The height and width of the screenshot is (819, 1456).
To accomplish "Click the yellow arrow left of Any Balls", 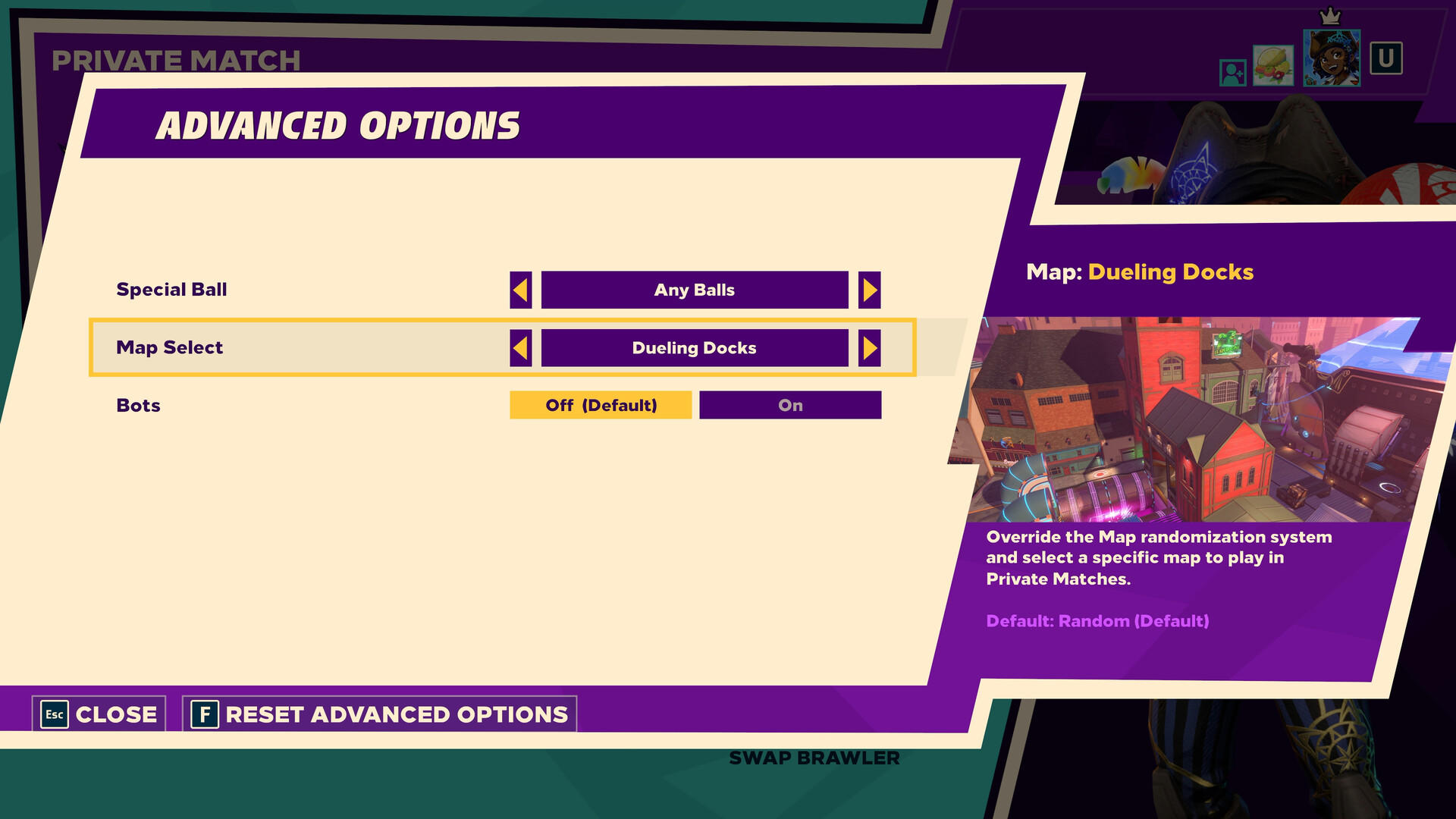I will pyautogui.click(x=521, y=289).
